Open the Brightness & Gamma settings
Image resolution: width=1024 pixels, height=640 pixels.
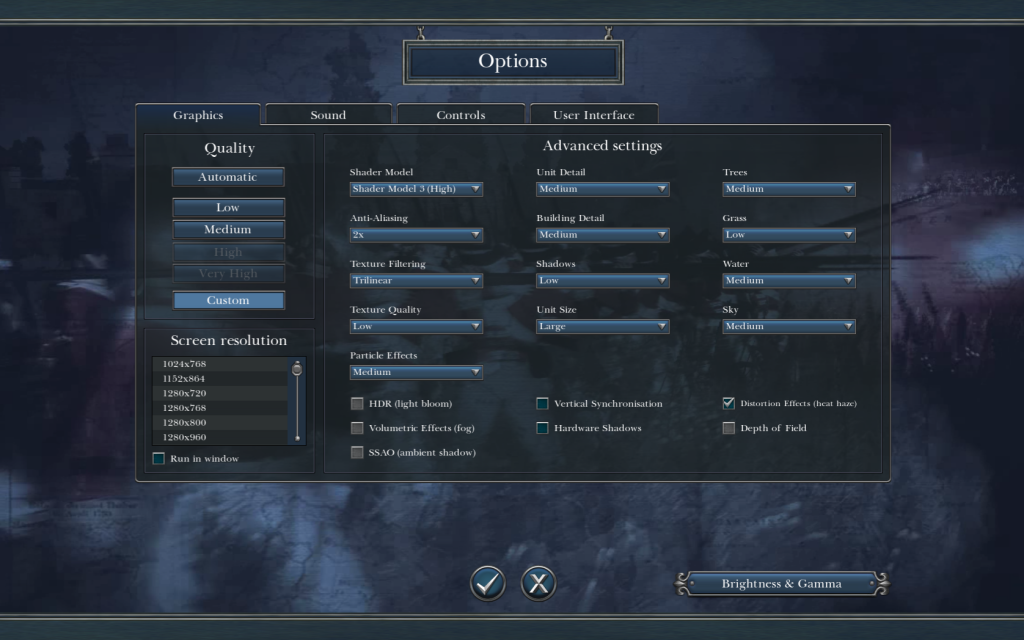(x=782, y=584)
